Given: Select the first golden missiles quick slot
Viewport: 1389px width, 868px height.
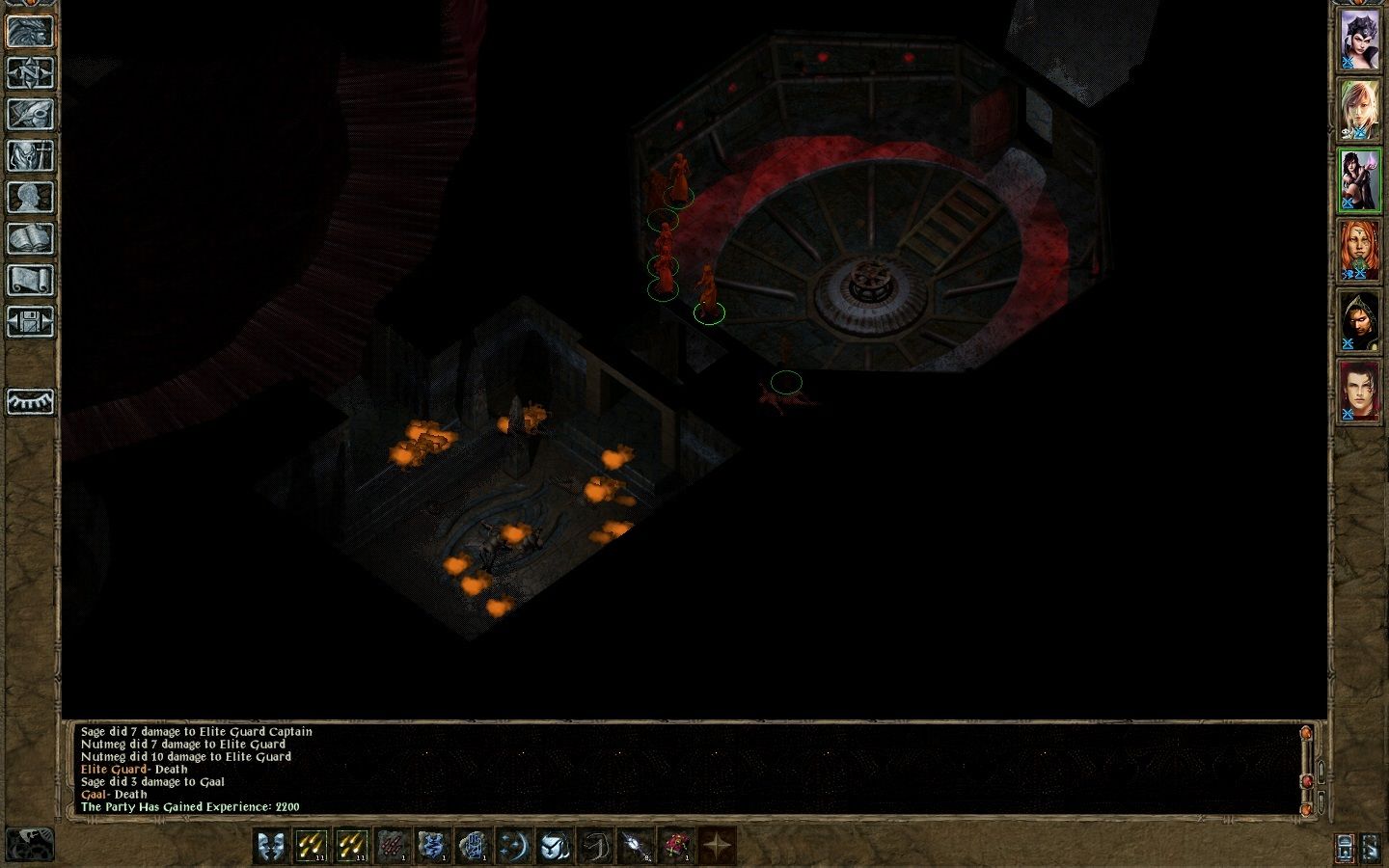Looking at the screenshot, I should [x=312, y=846].
